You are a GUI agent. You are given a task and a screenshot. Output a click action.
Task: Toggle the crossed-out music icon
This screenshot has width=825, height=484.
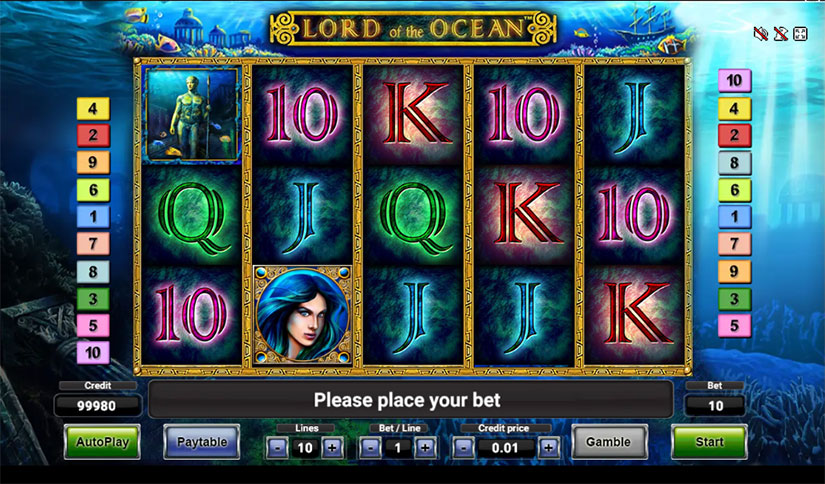click(x=780, y=34)
